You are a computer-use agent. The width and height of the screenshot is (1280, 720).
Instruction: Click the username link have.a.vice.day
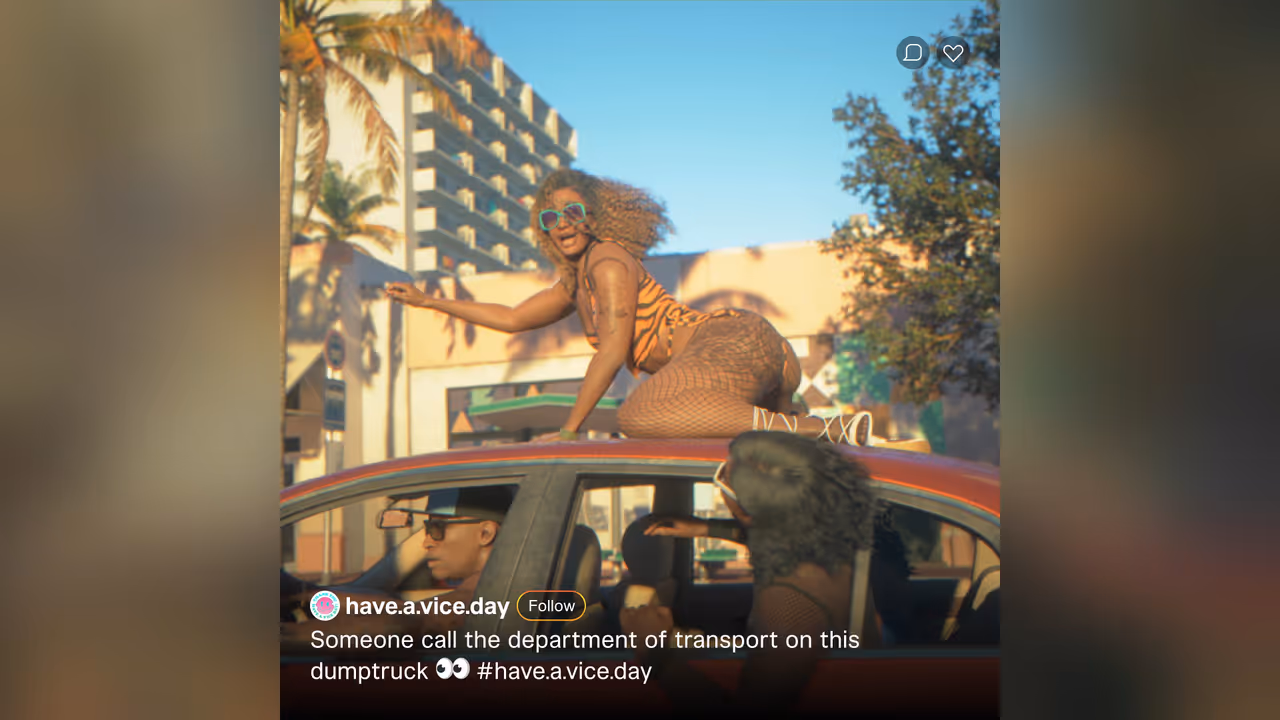point(428,605)
